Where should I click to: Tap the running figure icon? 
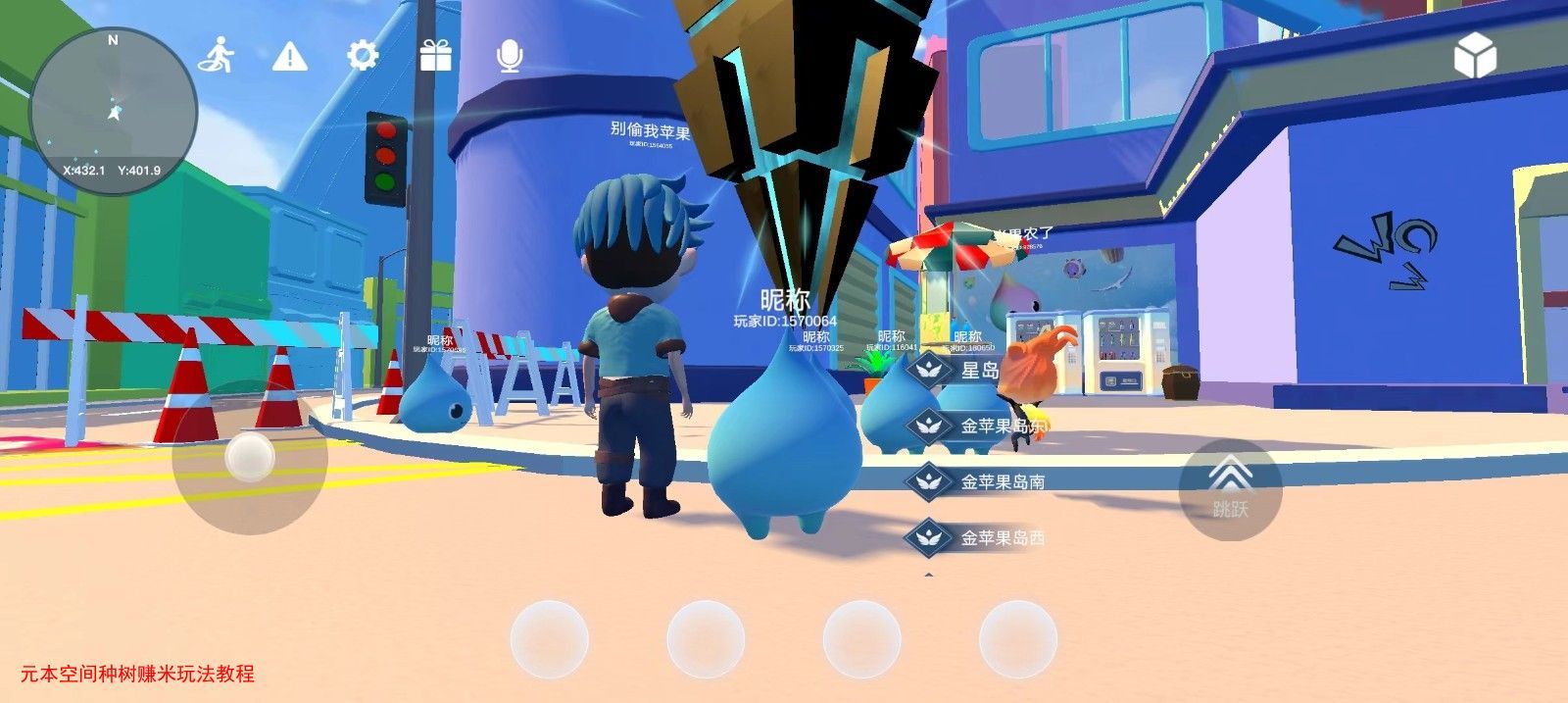coord(217,56)
